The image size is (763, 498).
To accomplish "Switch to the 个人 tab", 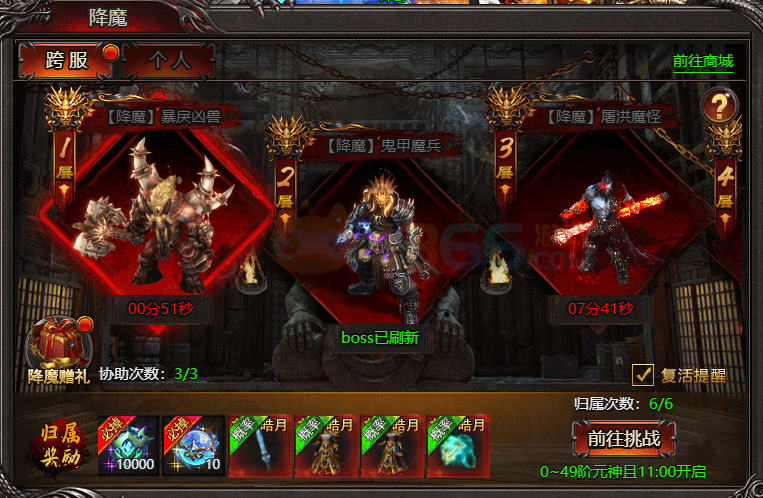I will (169, 61).
